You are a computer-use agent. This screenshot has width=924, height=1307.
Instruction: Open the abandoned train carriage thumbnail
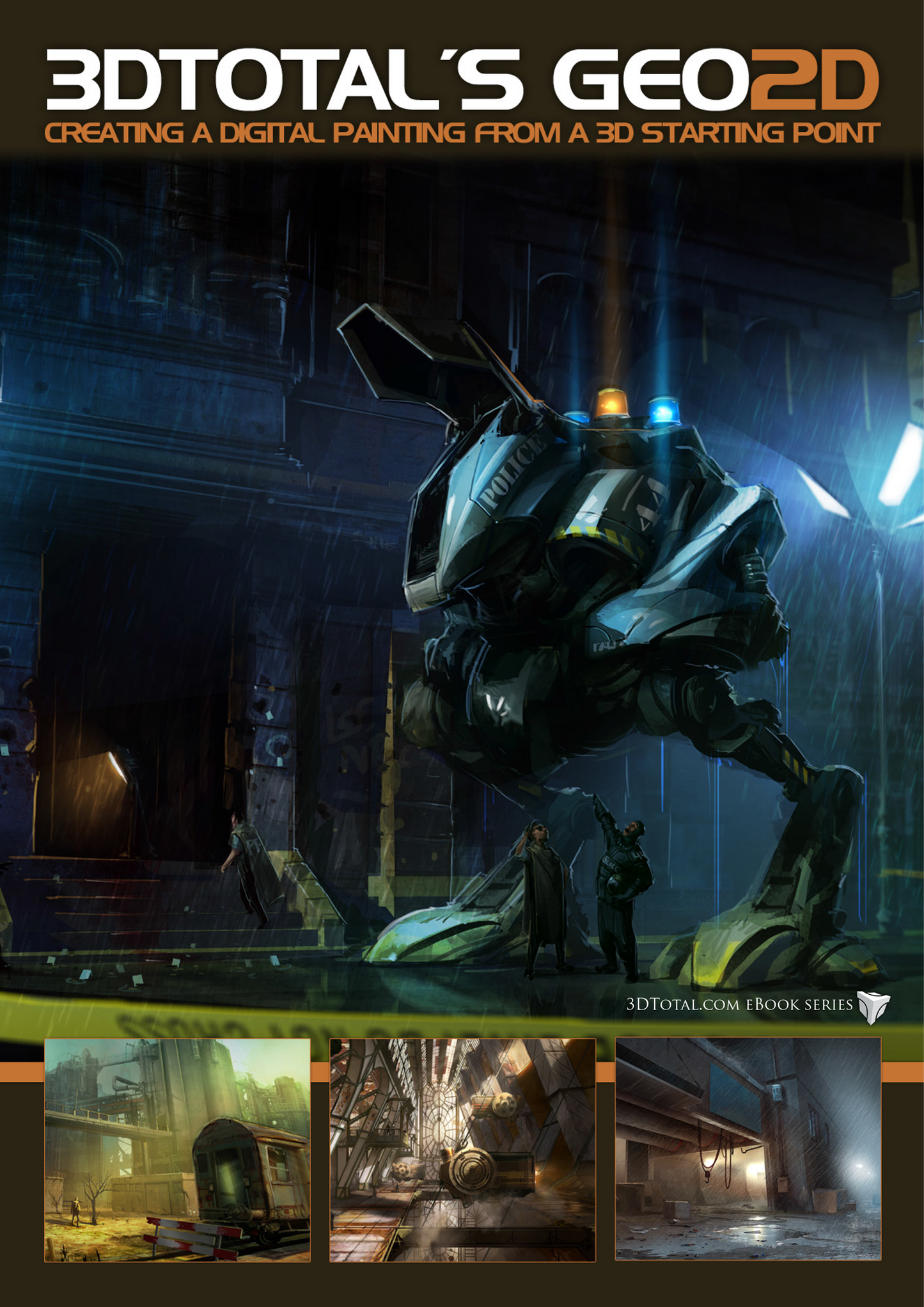click(x=177, y=1150)
